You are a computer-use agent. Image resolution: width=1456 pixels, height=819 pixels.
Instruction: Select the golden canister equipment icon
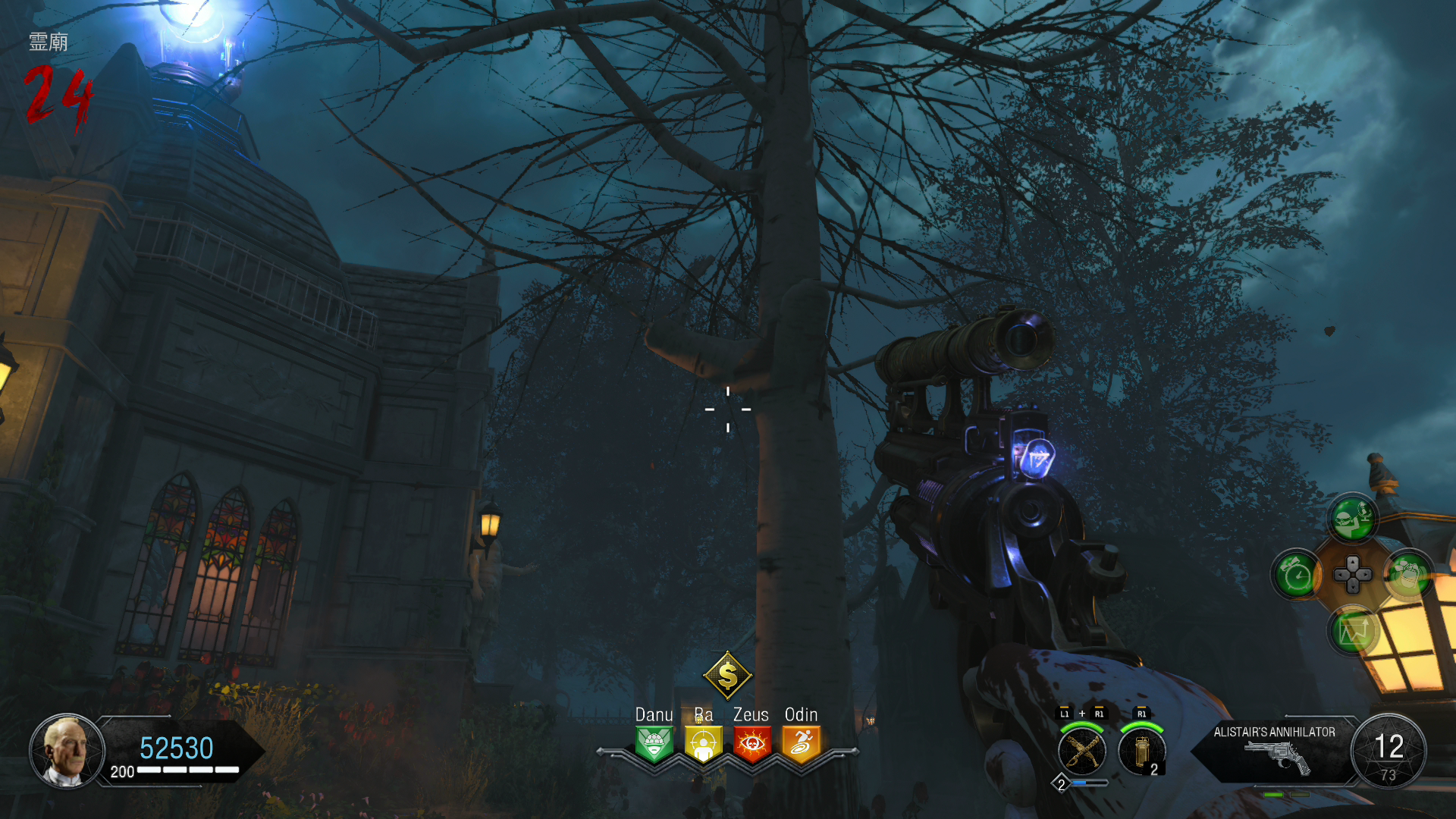click(x=1141, y=751)
